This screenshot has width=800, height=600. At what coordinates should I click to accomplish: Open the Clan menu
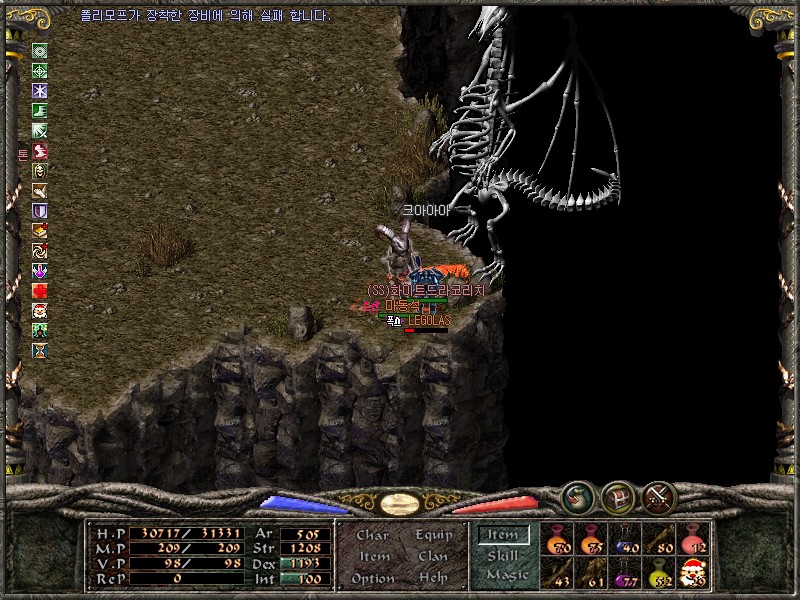coord(433,556)
